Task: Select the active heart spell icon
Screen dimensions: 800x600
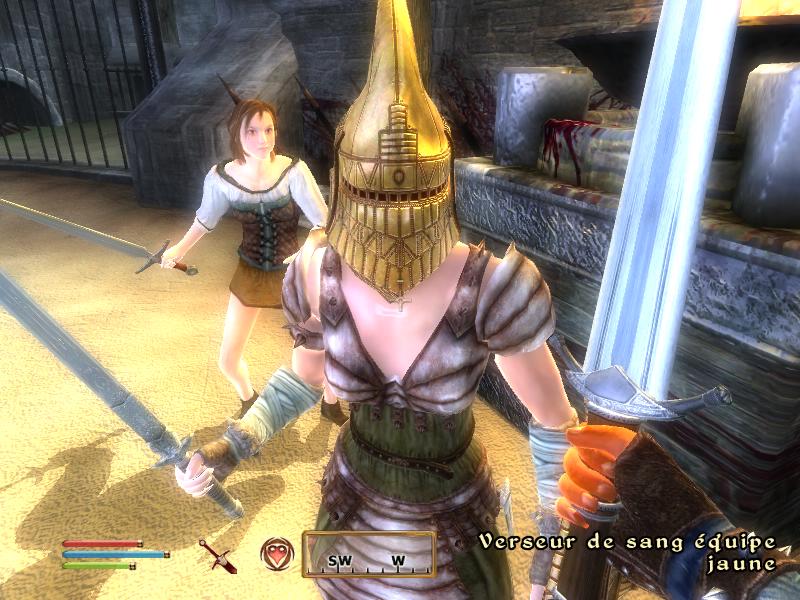Action: [276, 554]
